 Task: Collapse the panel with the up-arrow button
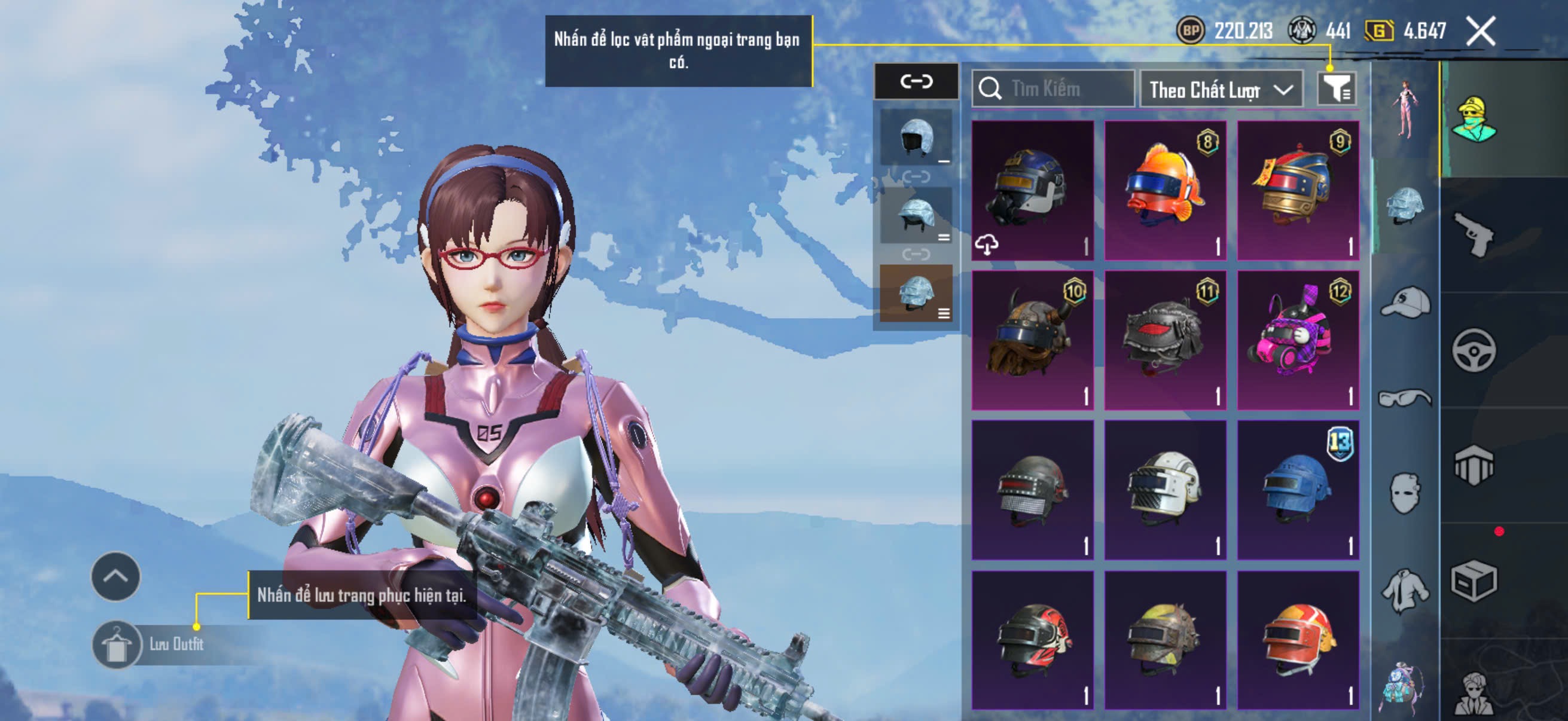coord(115,576)
